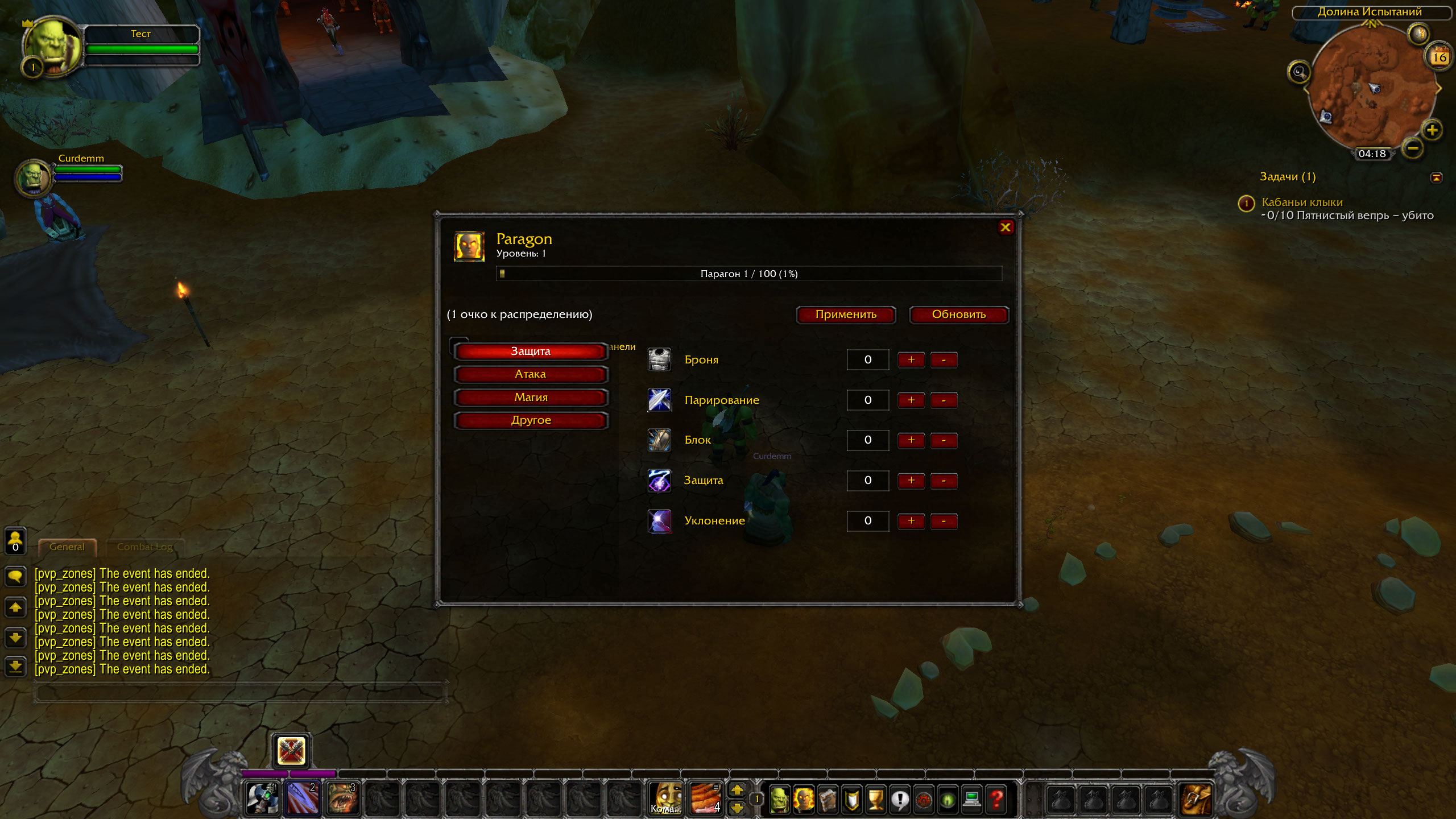Select the Curdemm party member portrait
The image size is (1456, 819).
34,177
